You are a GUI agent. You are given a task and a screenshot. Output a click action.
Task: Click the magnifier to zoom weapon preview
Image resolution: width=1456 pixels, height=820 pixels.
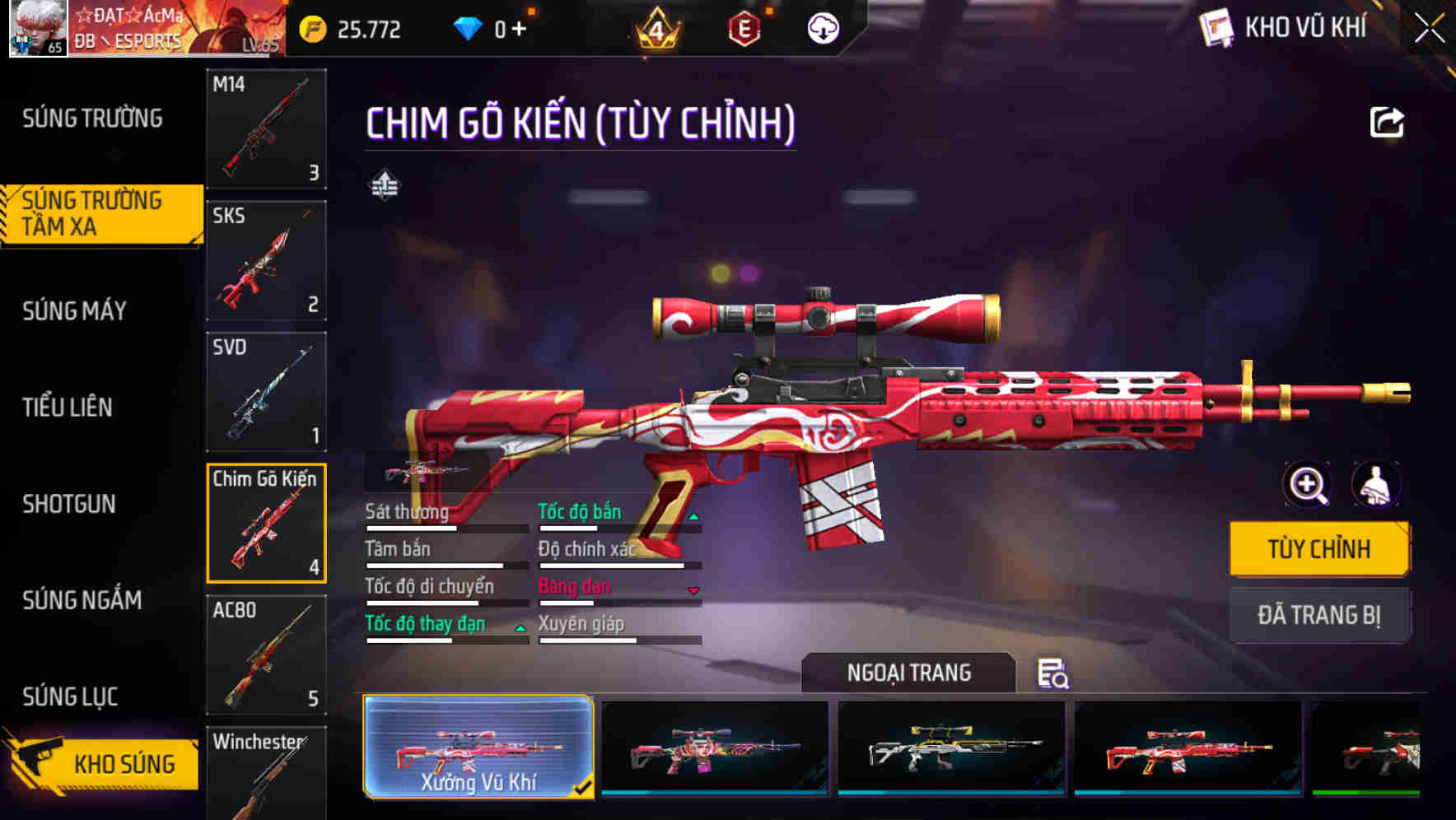[1307, 485]
